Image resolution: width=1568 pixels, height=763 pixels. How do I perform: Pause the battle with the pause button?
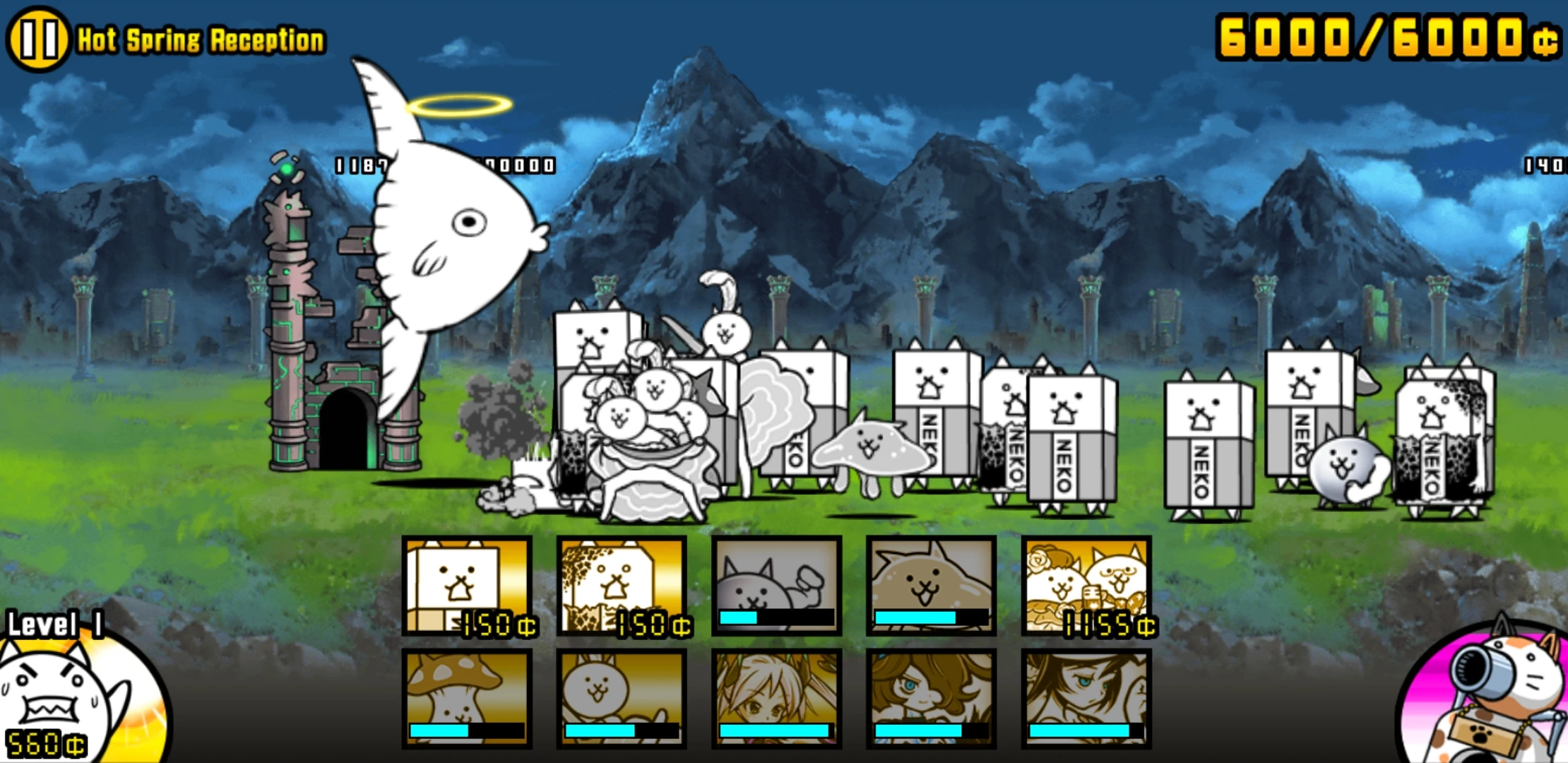click(39, 39)
